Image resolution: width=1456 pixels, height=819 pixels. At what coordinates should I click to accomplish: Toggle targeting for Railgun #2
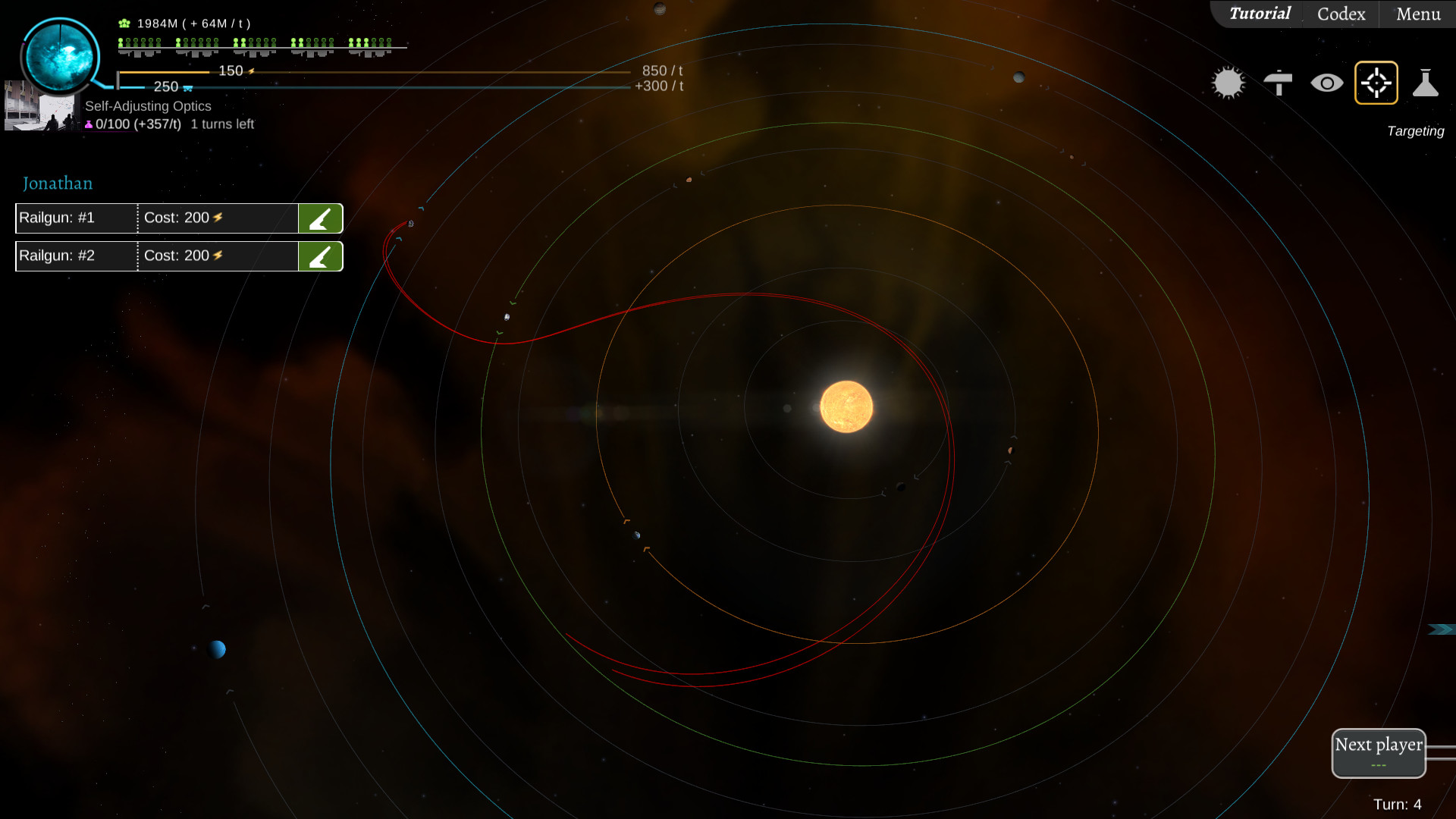(x=320, y=256)
